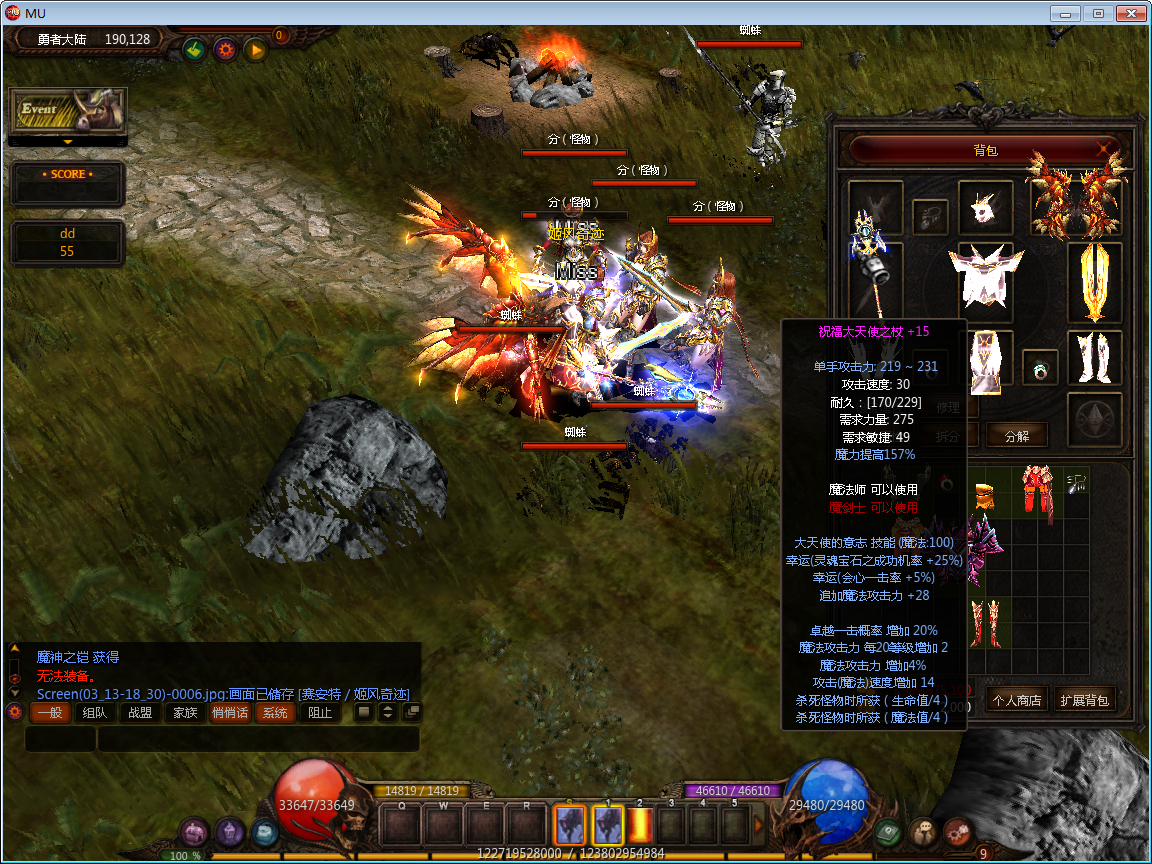Activate the skill in hotbar slot 1
This screenshot has width=1152, height=864.
[608, 826]
